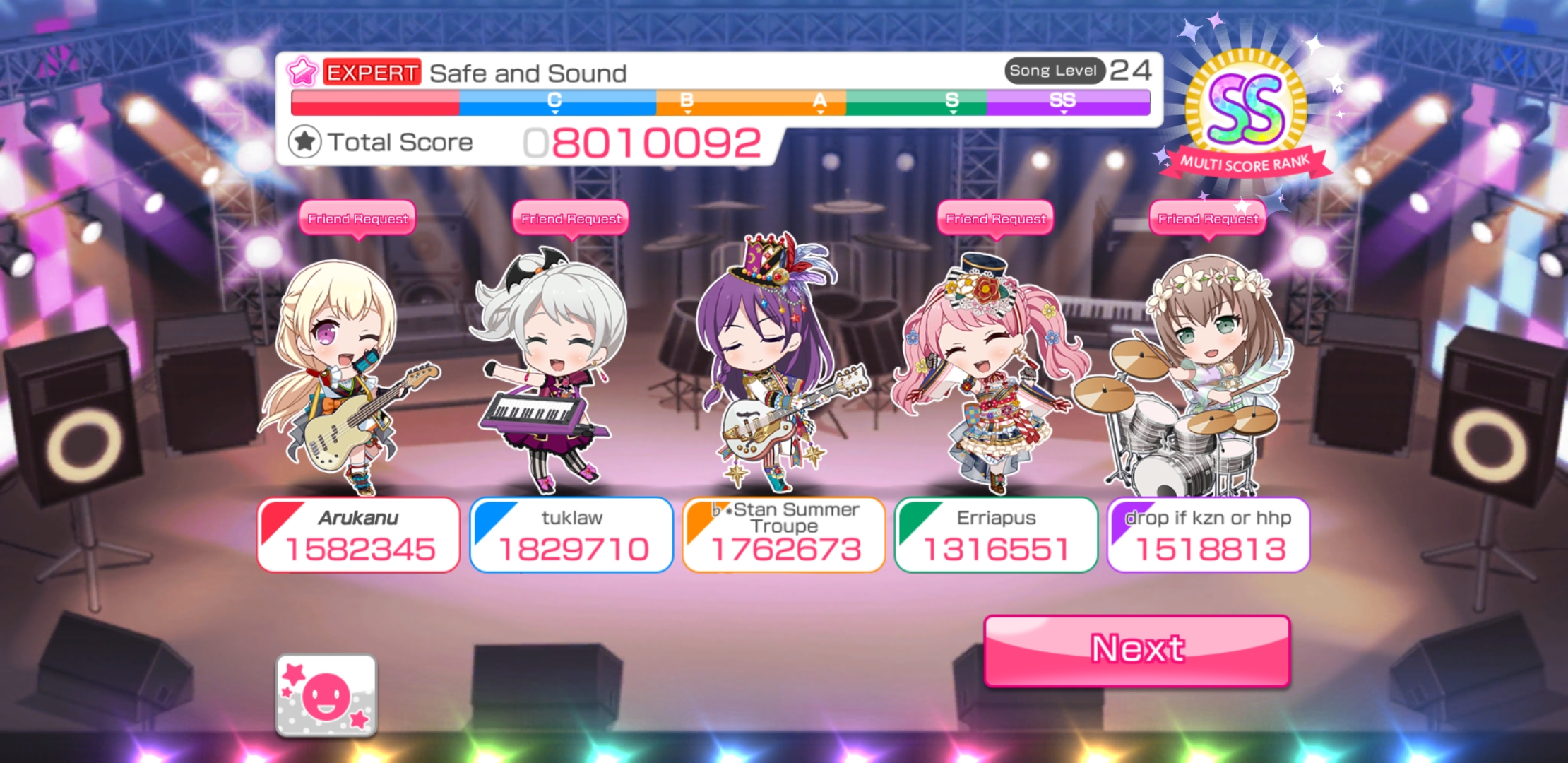
Task: Open the smiley face stamp button
Action: [326, 695]
